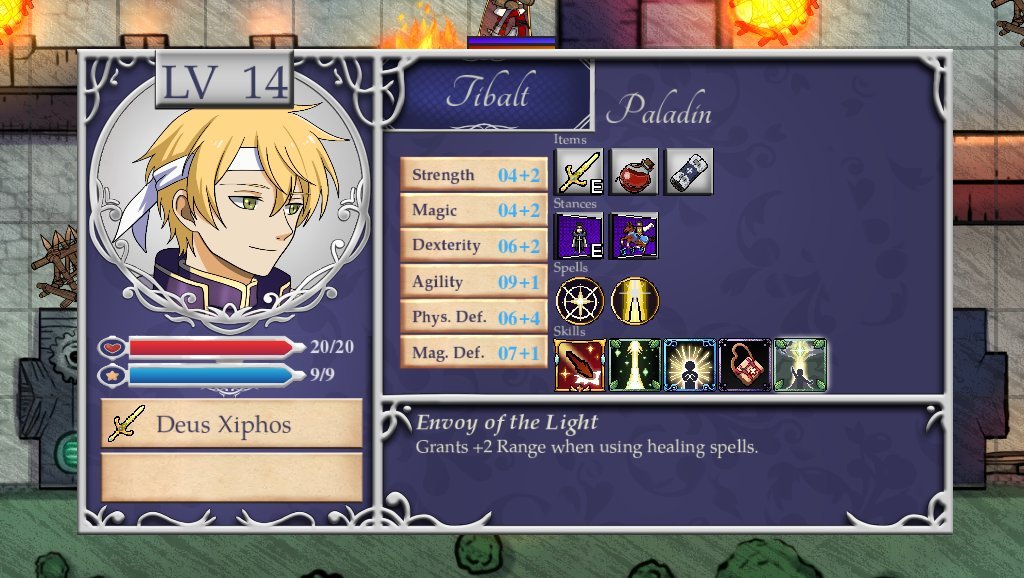This screenshot has height=578, width=1024.
Task: View the Mag. Def. stat row
Action: click(x=474, y=353)
